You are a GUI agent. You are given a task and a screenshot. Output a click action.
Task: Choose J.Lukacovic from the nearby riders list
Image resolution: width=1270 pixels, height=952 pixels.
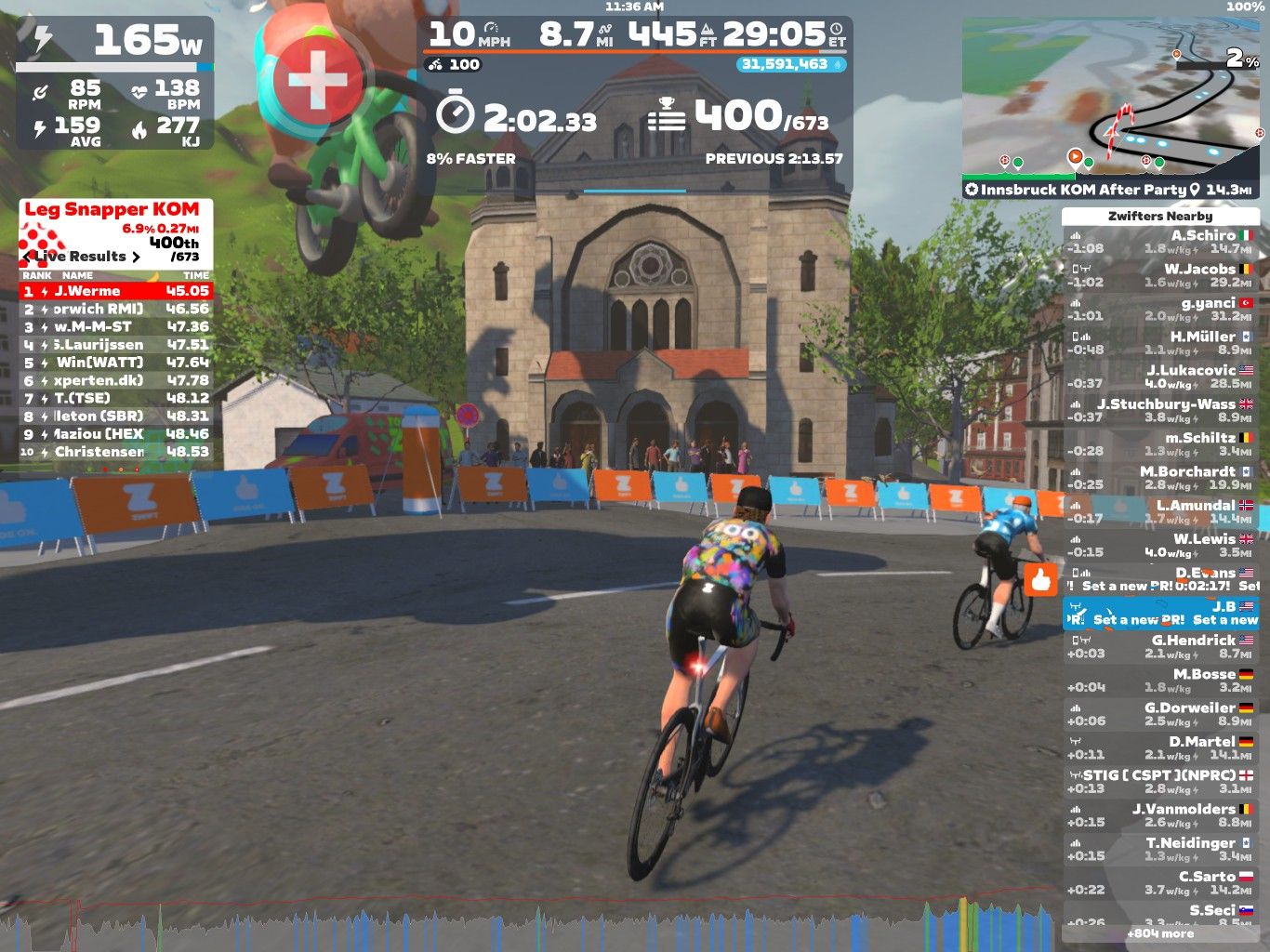(x=1160, y=377)
